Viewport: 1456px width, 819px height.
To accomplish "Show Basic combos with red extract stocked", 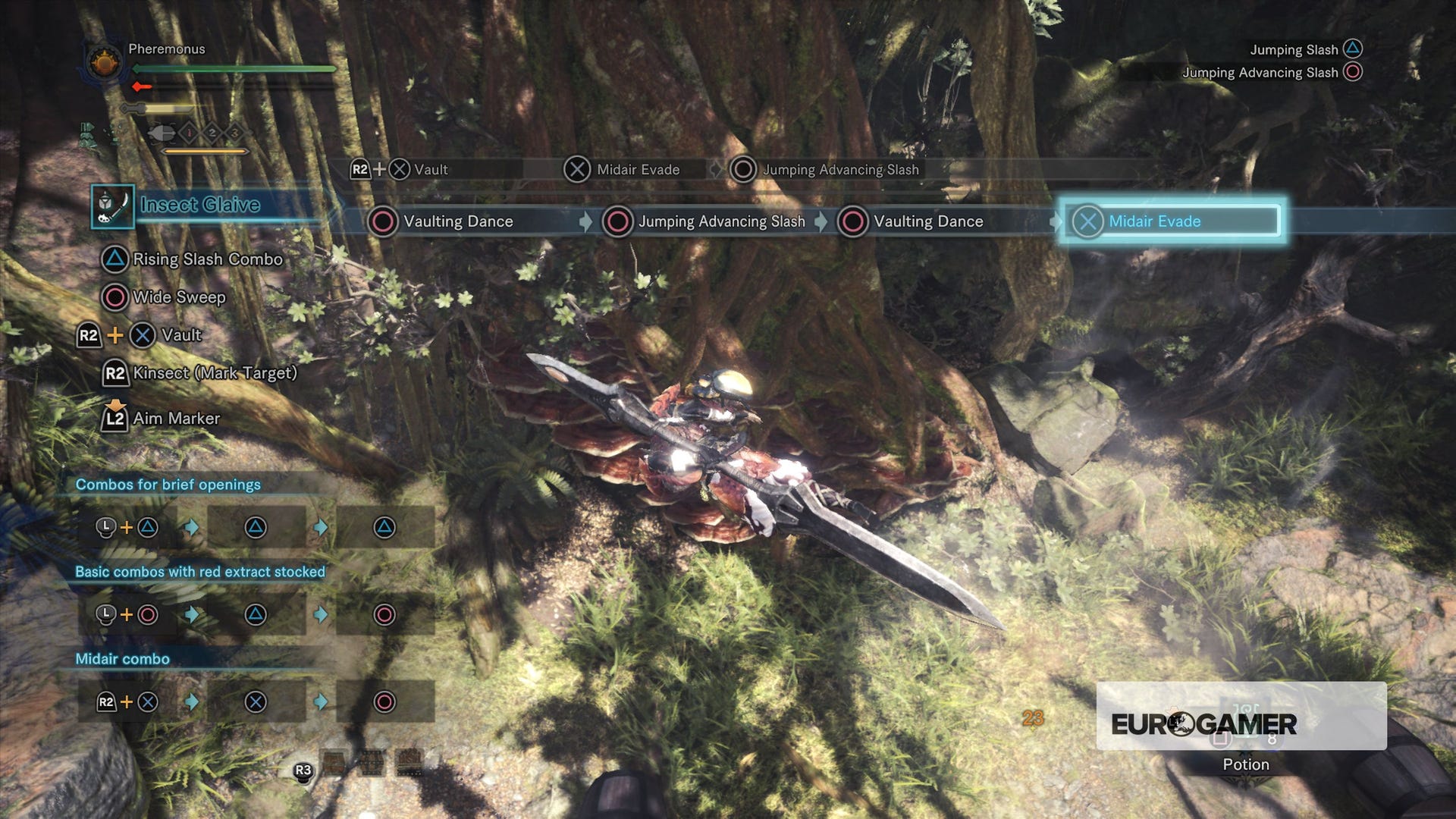I will point(199,572).
